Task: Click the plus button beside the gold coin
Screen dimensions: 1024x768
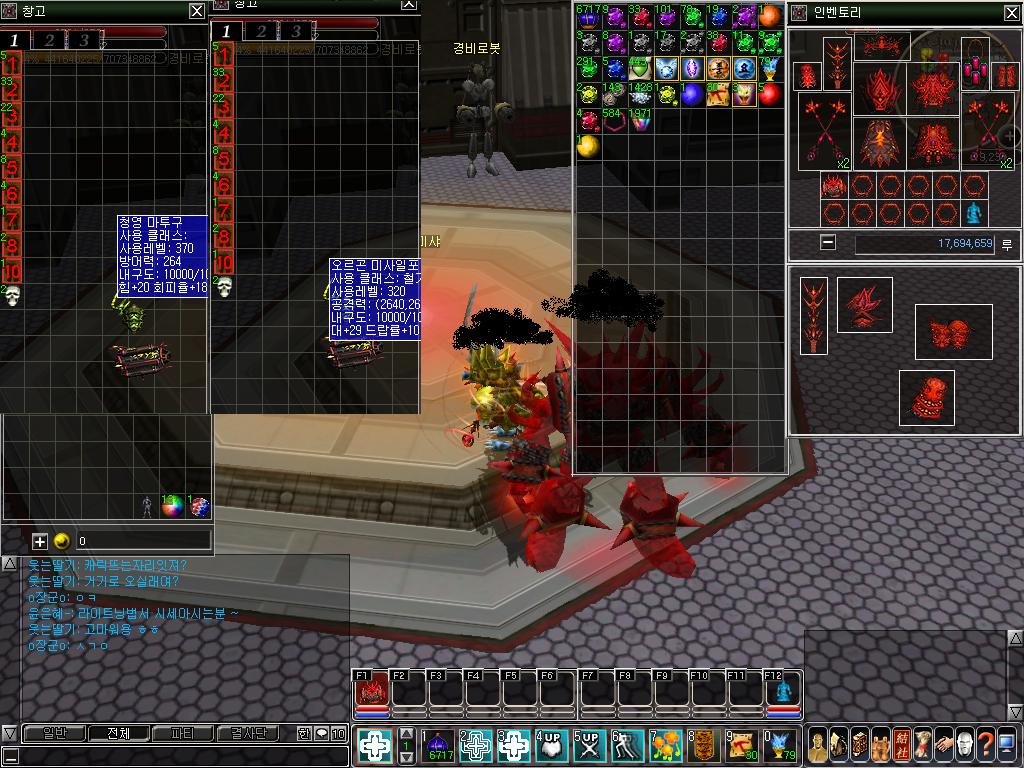Action: point(40,541)
